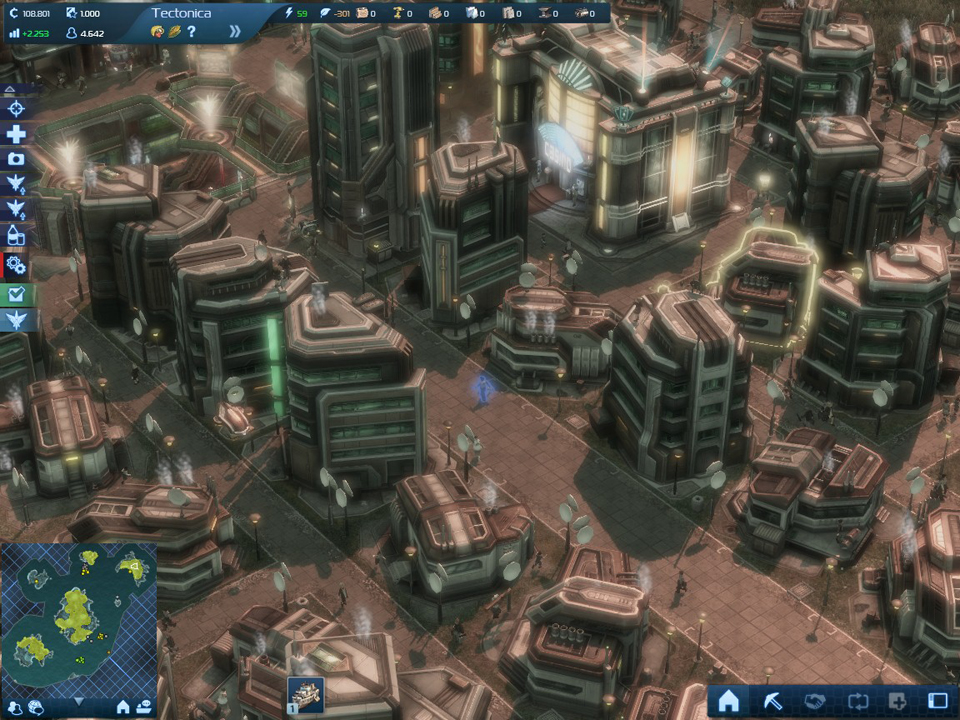Image resolution: width=960 pixels, height=720 pixels.
Task: Open the green checkmark quest button
Action: click(x=17, y=294)
